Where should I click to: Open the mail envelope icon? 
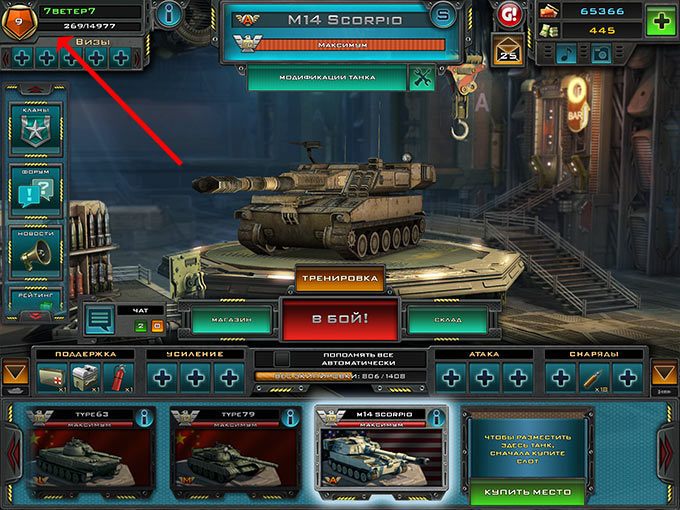508,50
